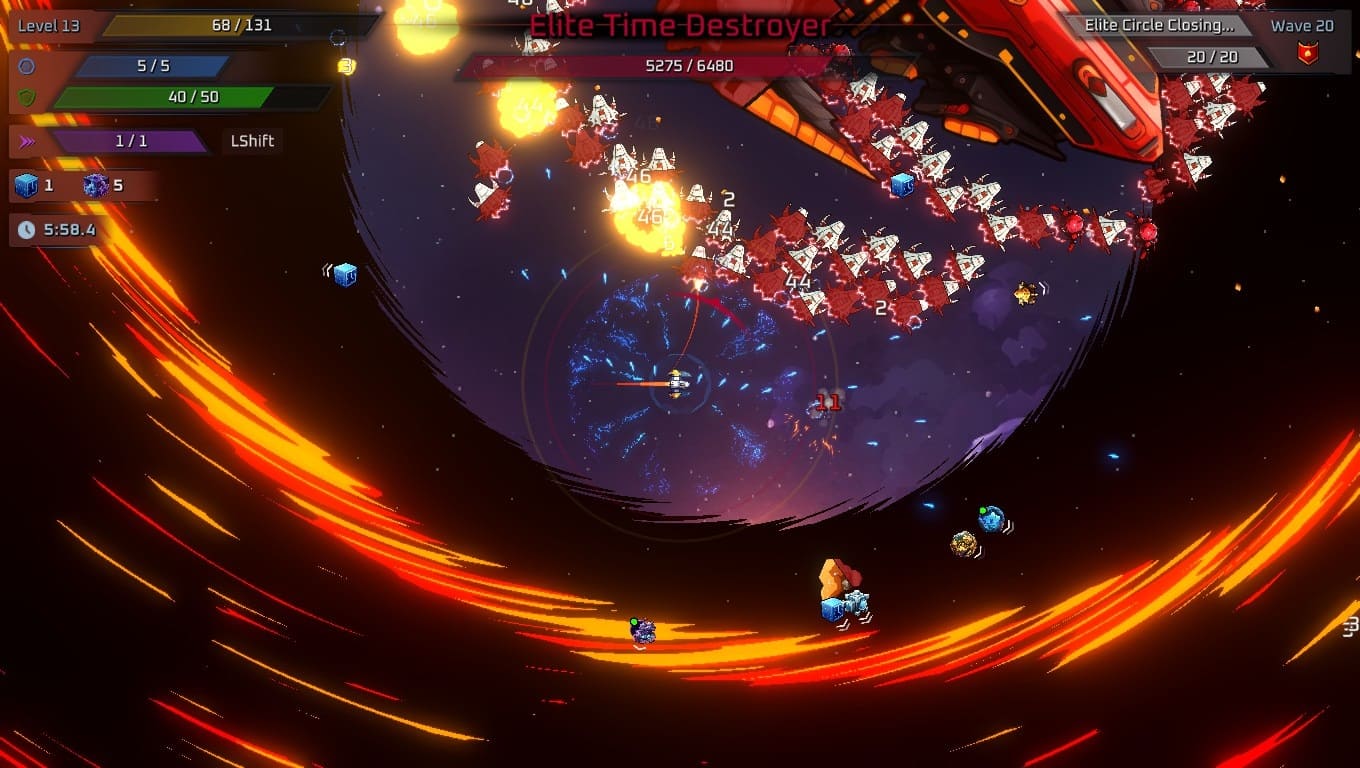Select the purple crystal resource icon
Screen dimensions: 1360x768
96,185
